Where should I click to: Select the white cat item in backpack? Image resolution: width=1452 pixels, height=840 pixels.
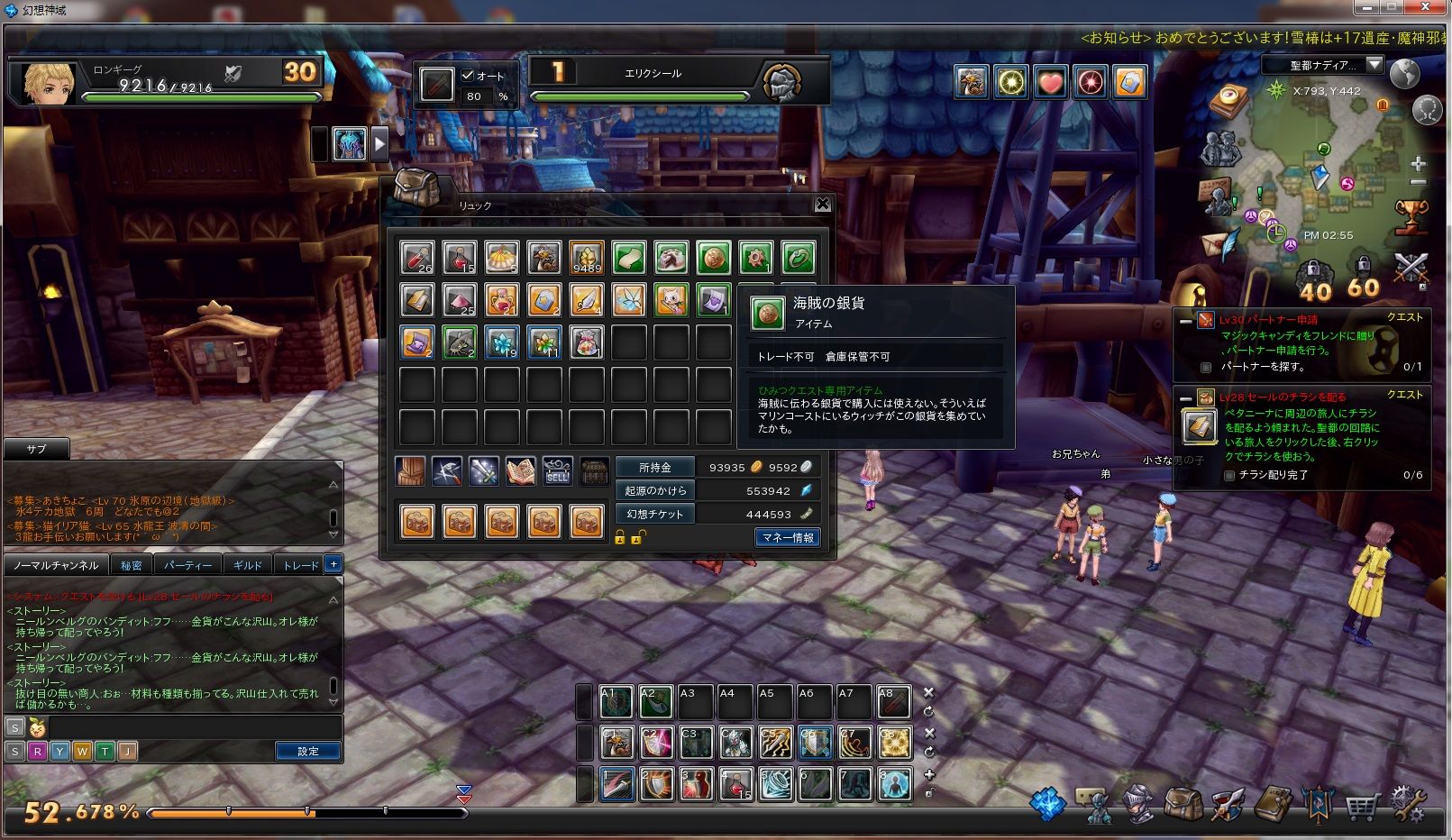click(671, 300)
